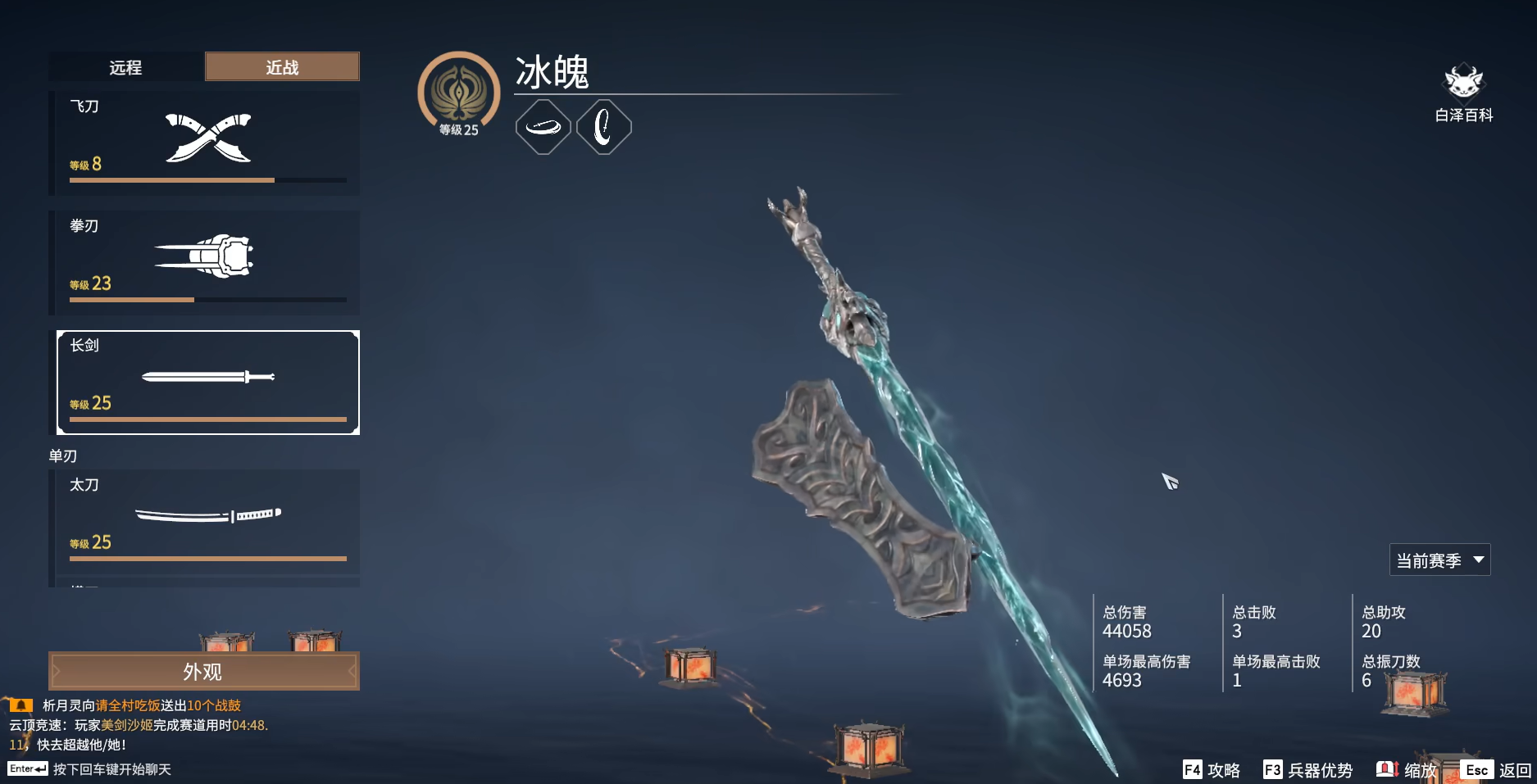Open F3 兵器优势 weapon advantage panel
This screenshot has width=1537, height=784.
pos(1307,770)
